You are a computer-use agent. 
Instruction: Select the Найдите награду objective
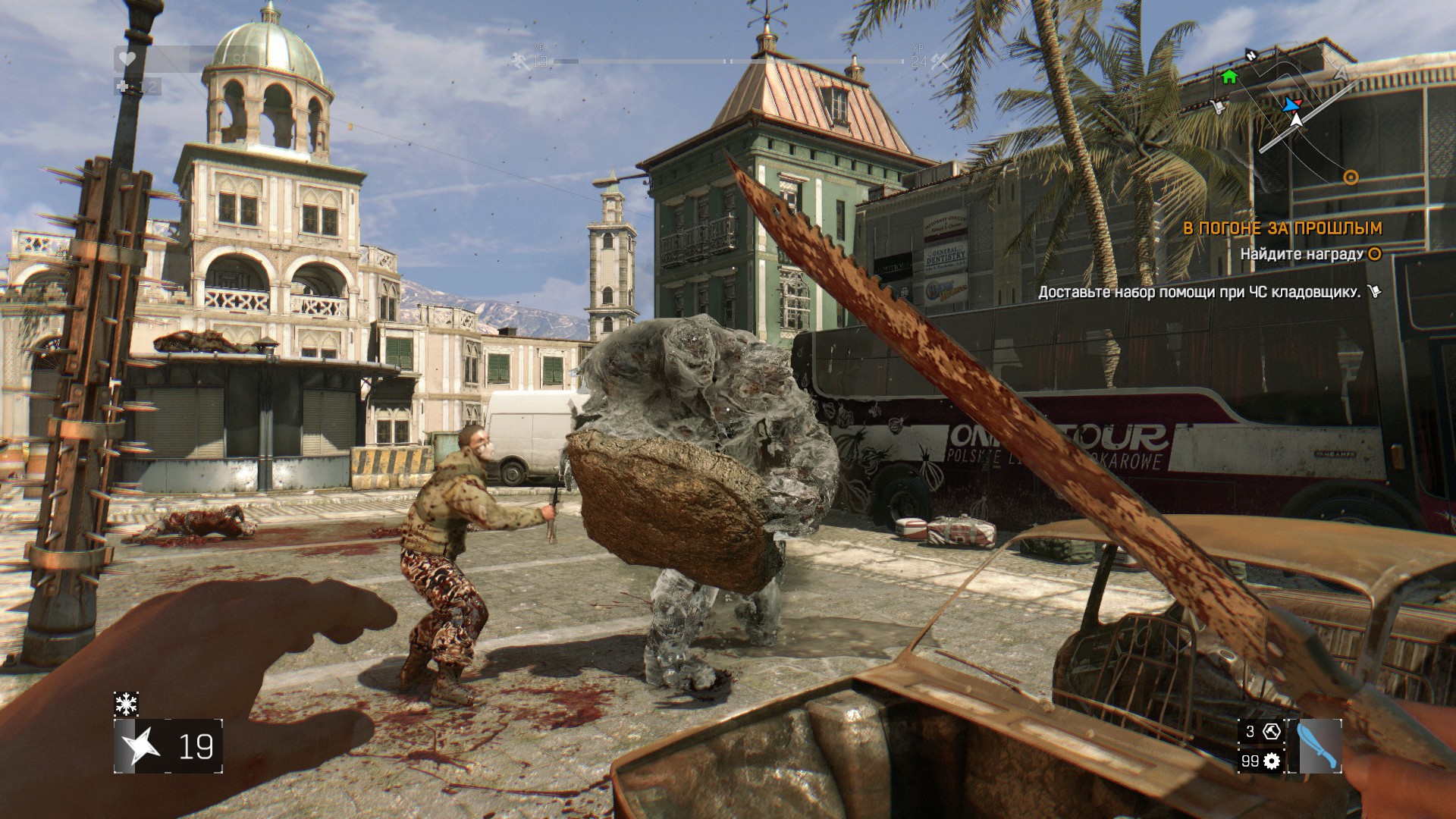pyautogui.click(x=1302, y=255)
